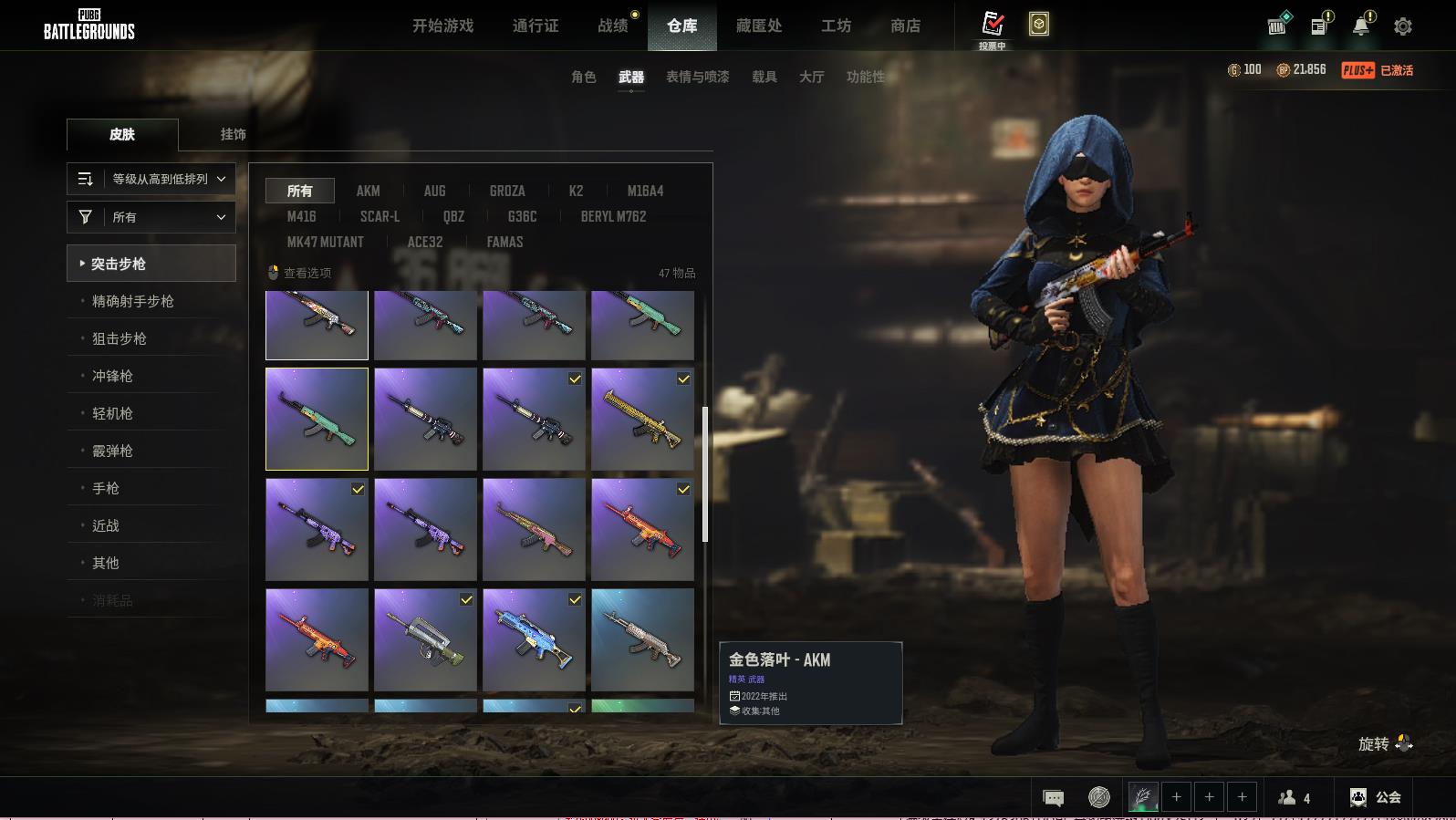Filter skins by FAMAS
The width and height of the screenshot is (1456, 820).
tap(504, 242)
